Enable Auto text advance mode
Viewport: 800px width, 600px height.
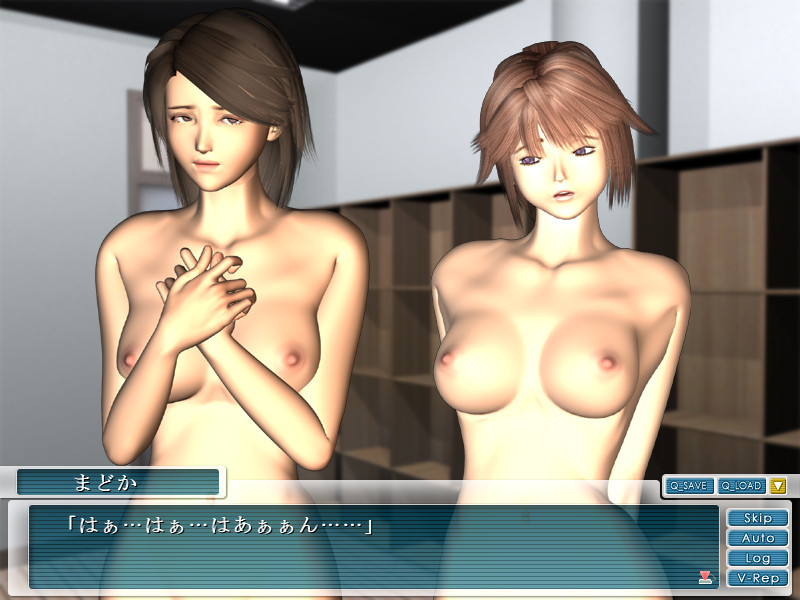coord(758,538)
